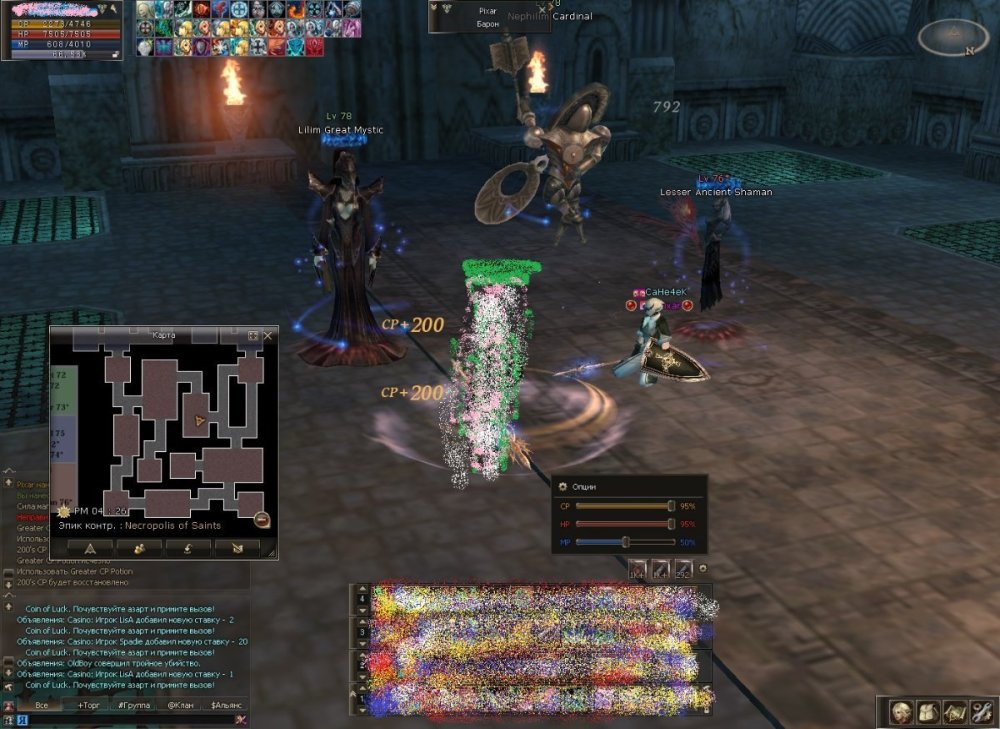Open system settings wrench icon

coord(980,712)
